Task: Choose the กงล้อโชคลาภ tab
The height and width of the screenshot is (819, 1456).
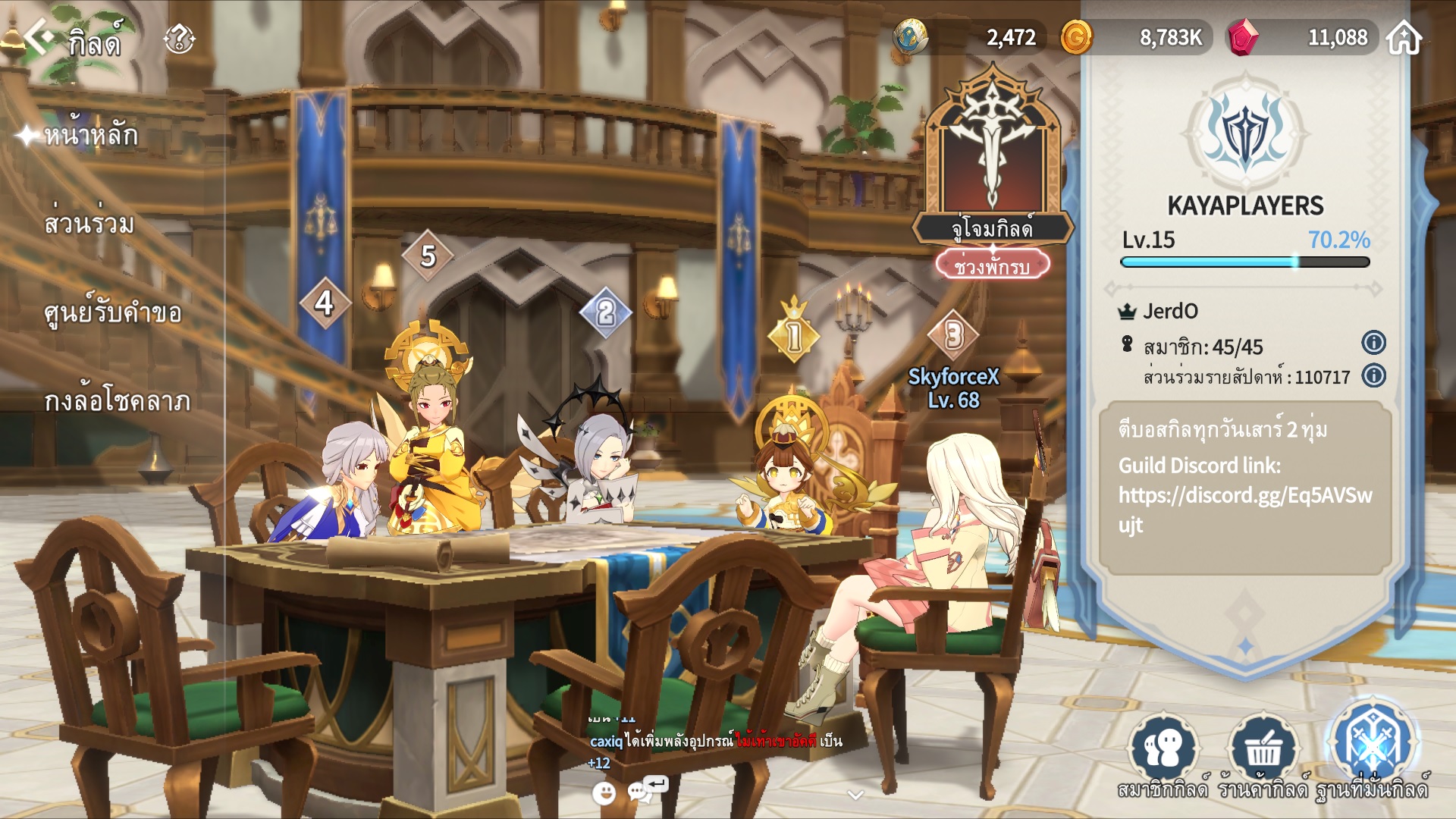Action: (118, 401)
